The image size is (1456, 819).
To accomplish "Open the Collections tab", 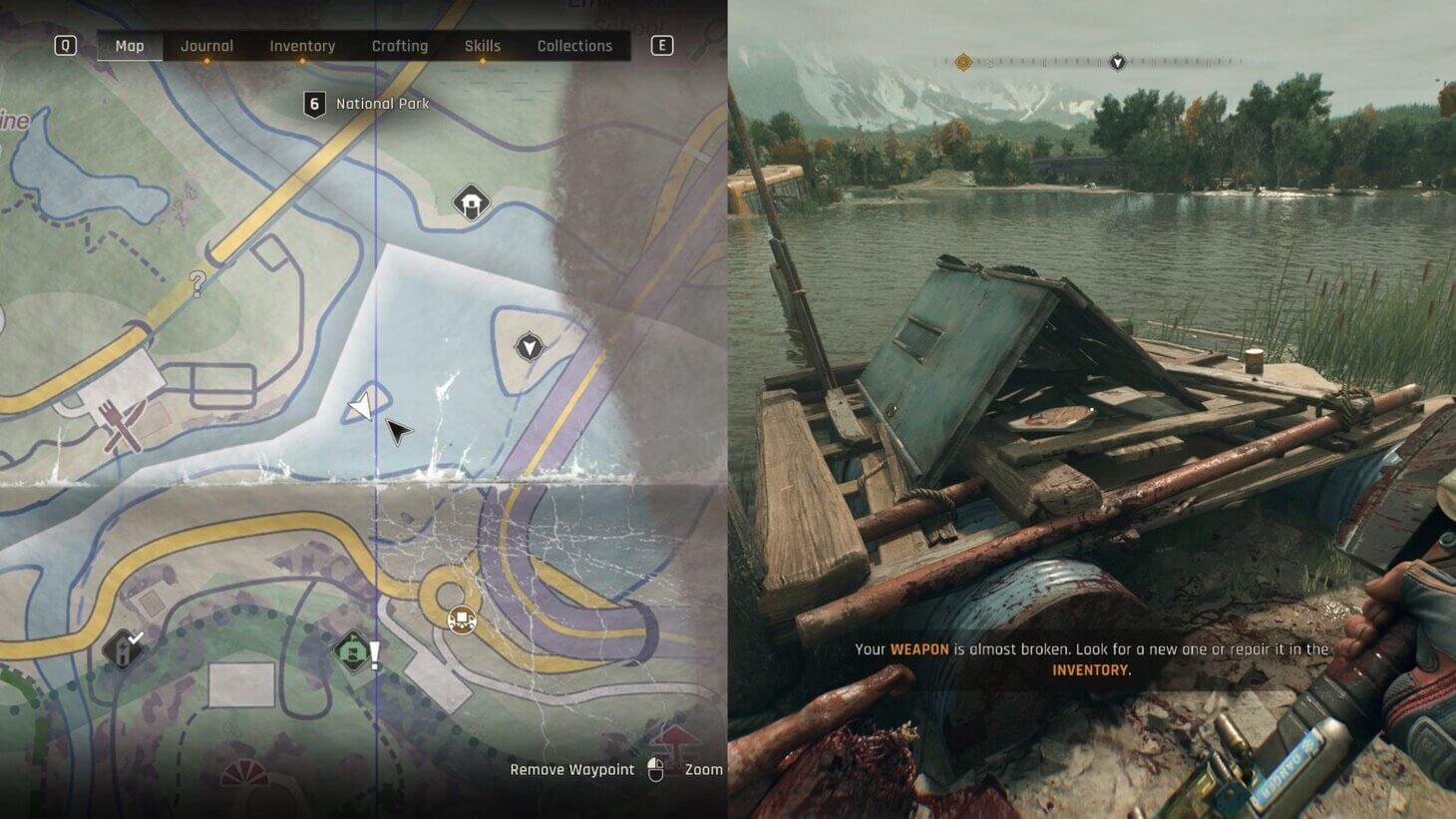I will coord(574,46).
